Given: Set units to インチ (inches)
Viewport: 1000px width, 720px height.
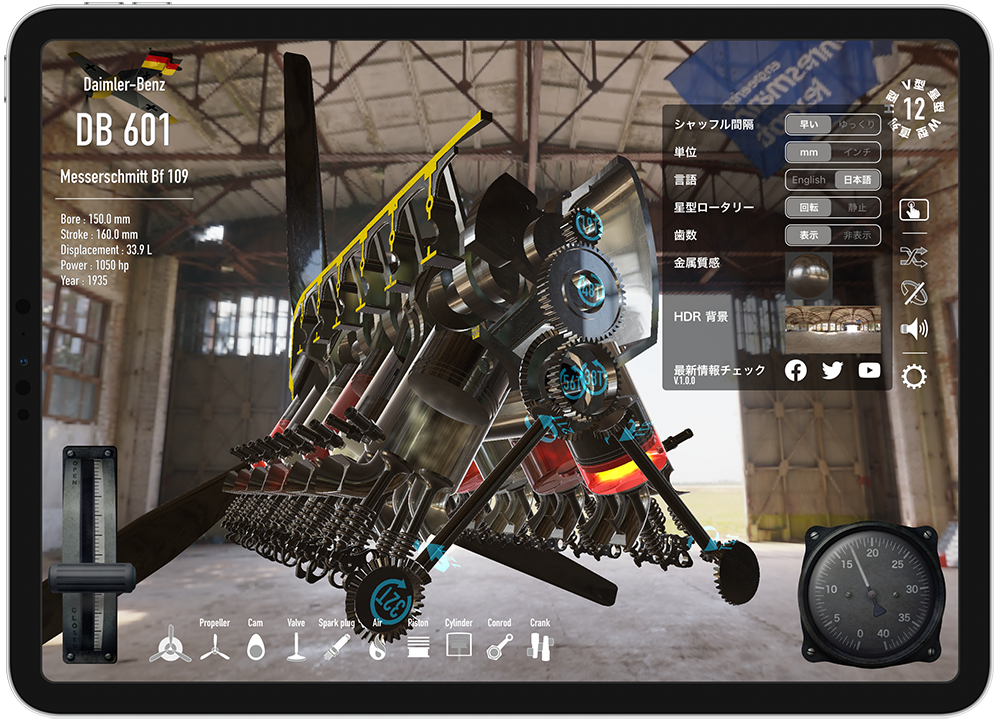Looking at the screenshot, I should pos(857,153).
